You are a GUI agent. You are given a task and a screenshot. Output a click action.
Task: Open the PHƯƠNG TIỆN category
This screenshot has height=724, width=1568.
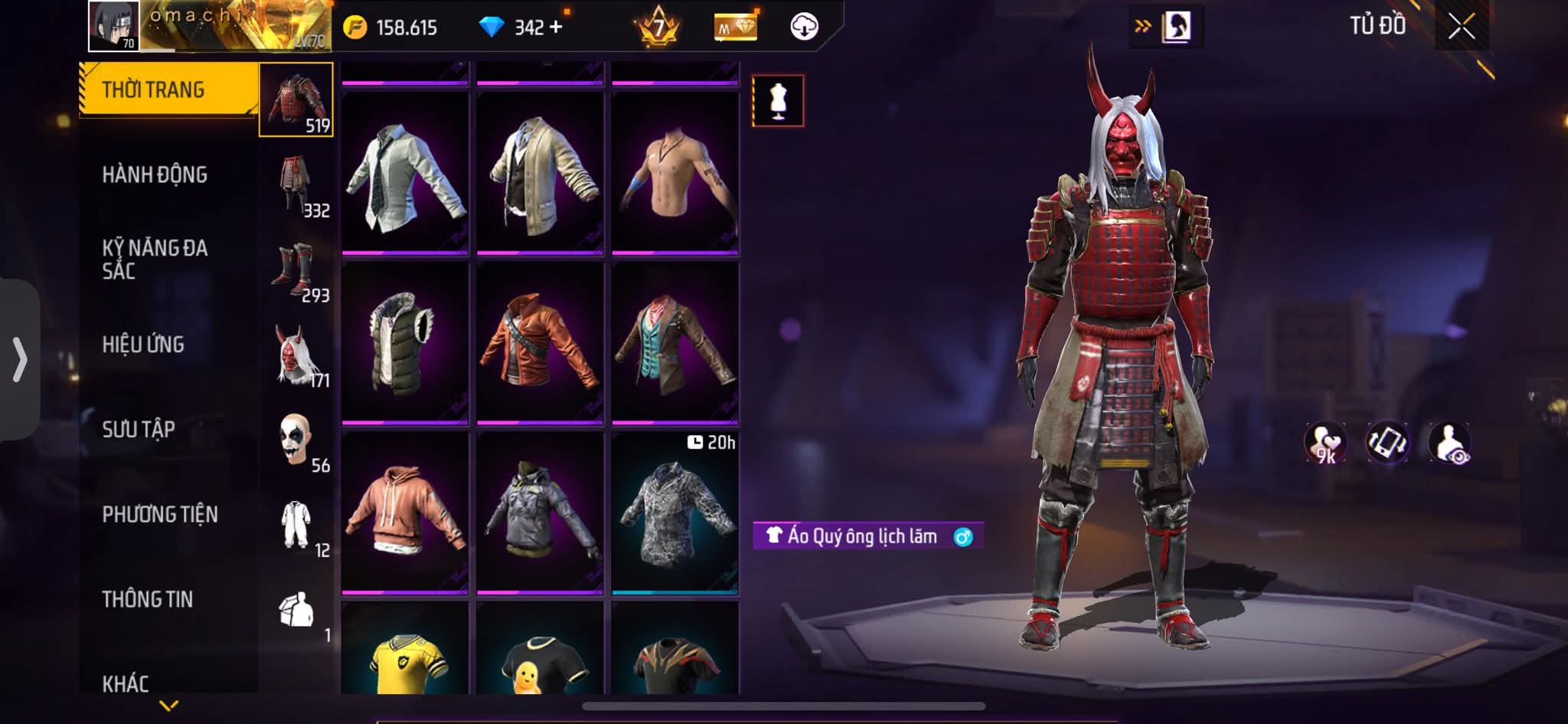point(160,514)
